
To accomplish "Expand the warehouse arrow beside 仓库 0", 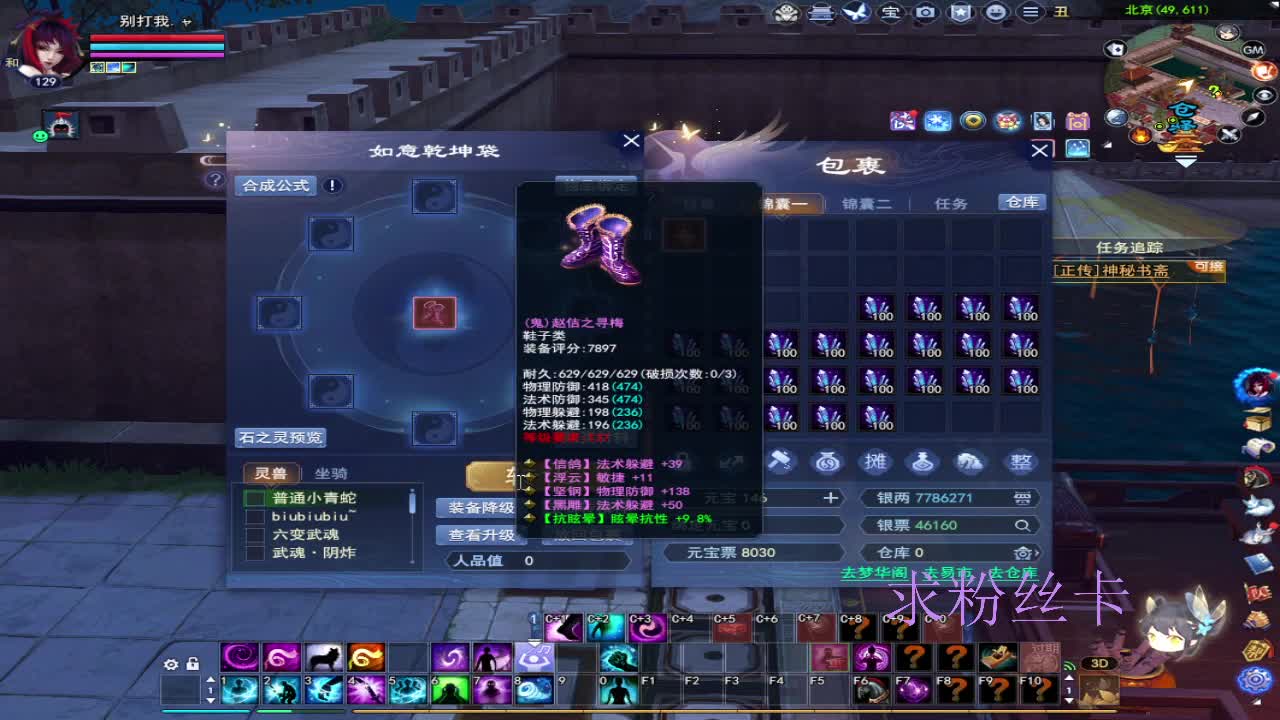I will tap(1036, 553).
